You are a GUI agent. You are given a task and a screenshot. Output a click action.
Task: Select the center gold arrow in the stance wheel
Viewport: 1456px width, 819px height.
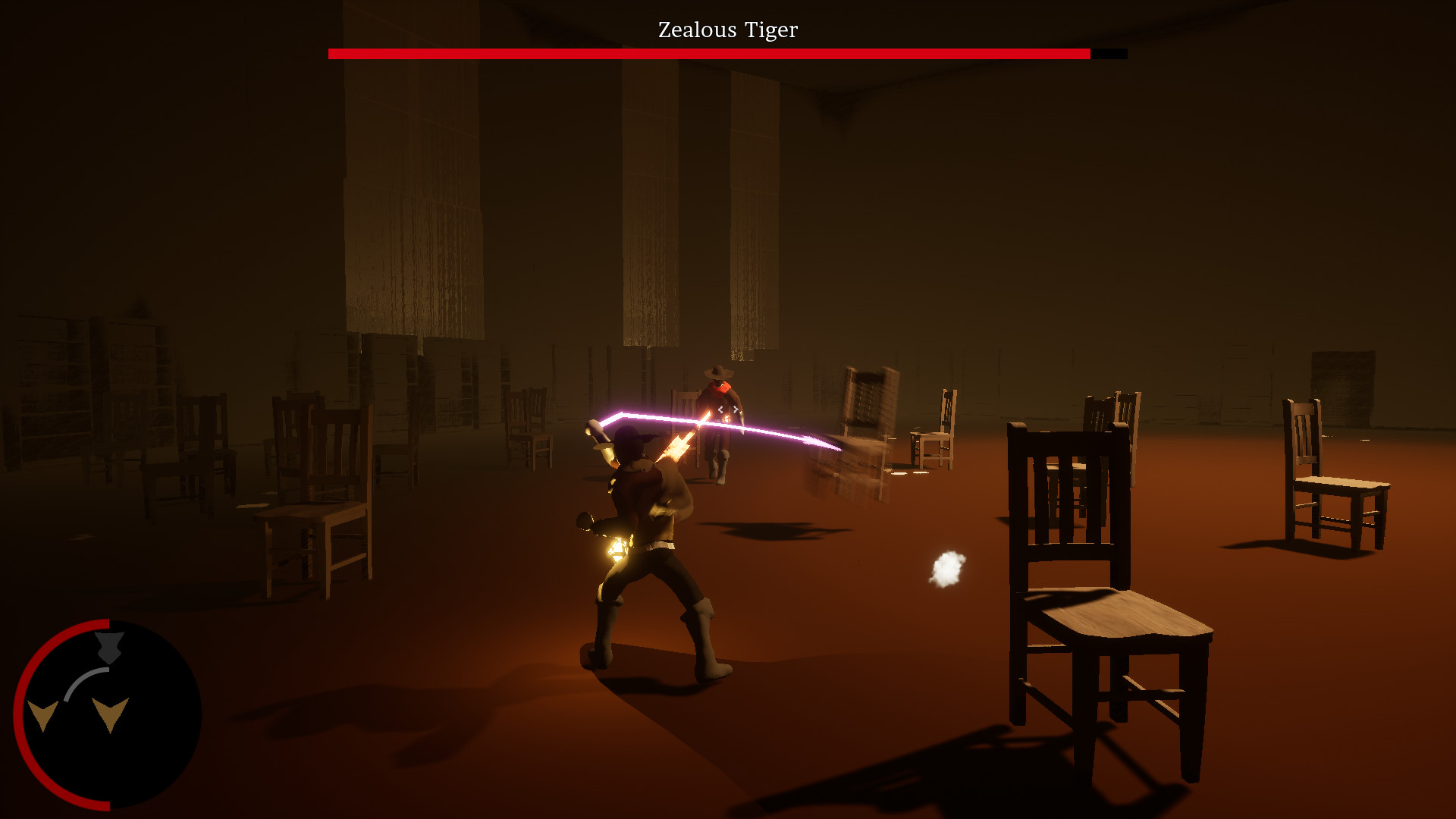[111, 713]
